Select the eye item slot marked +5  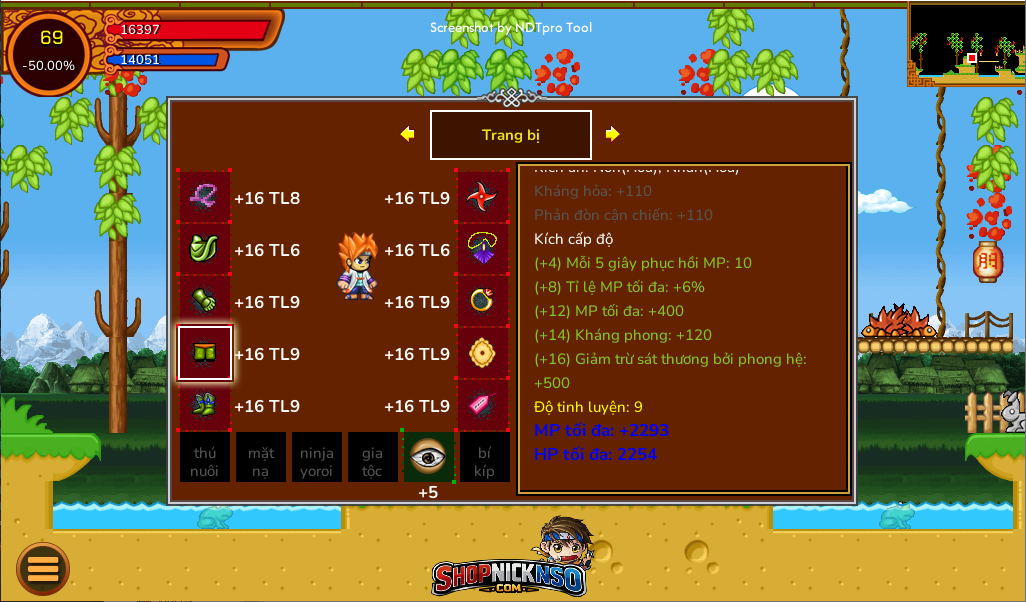point(428,457)
